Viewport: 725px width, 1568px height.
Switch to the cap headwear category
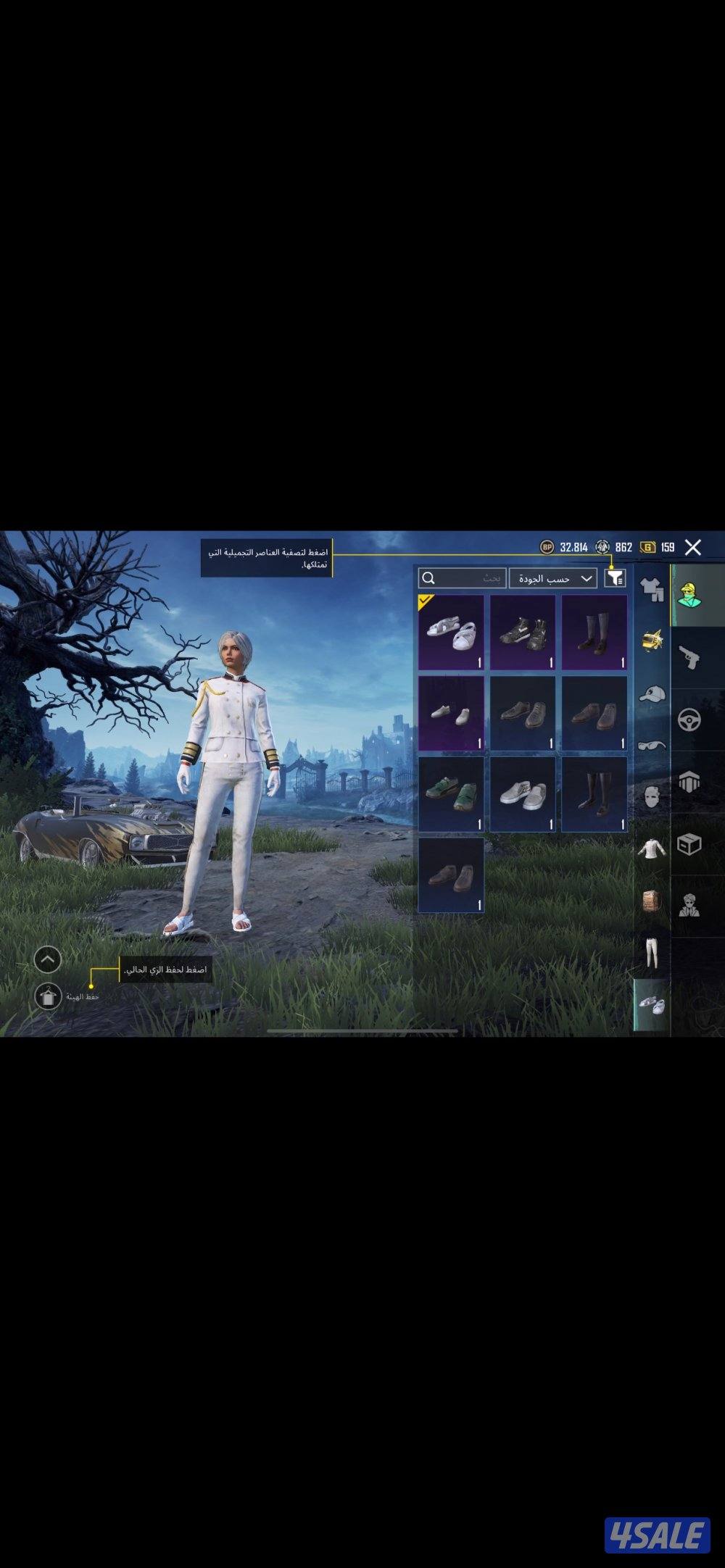point(652,693)
